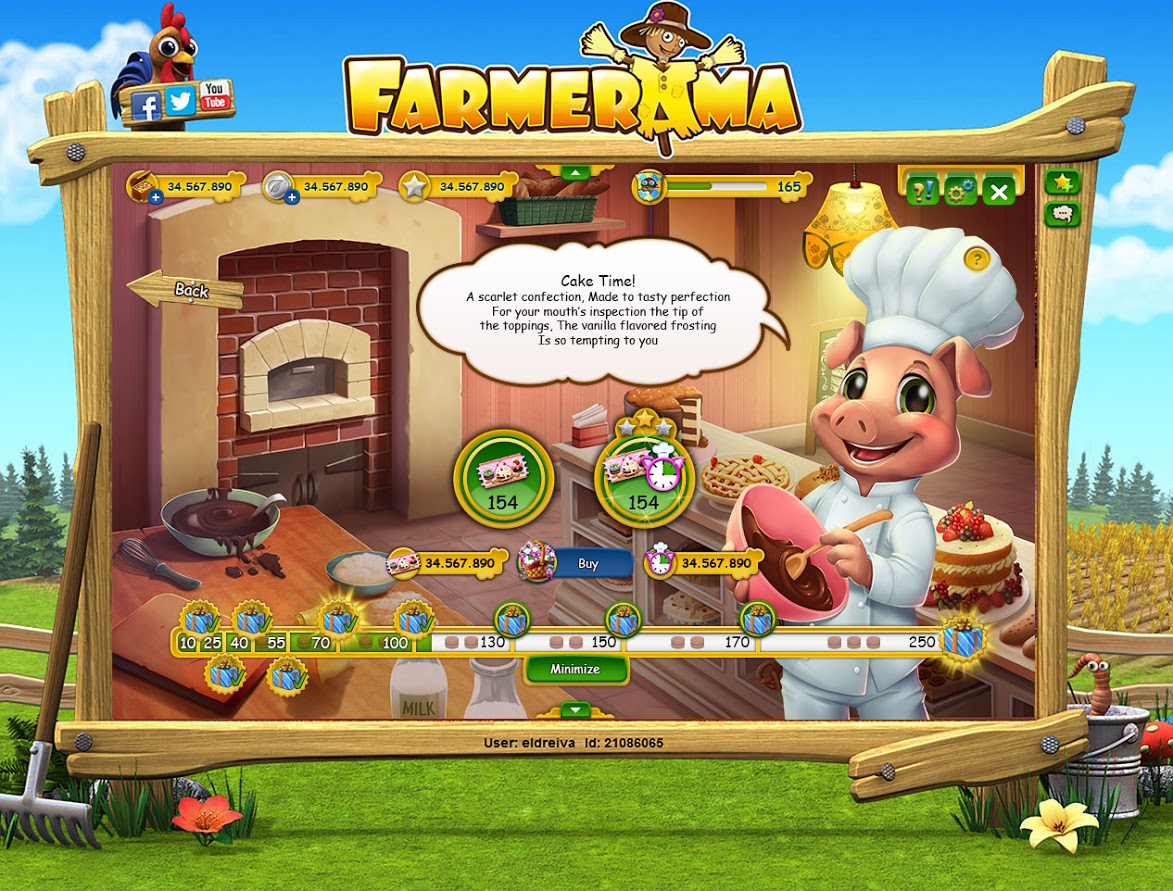Minimize the reward progress bar
The height and width of the screenshot is (891, 1173).
[x=575, y=669]
